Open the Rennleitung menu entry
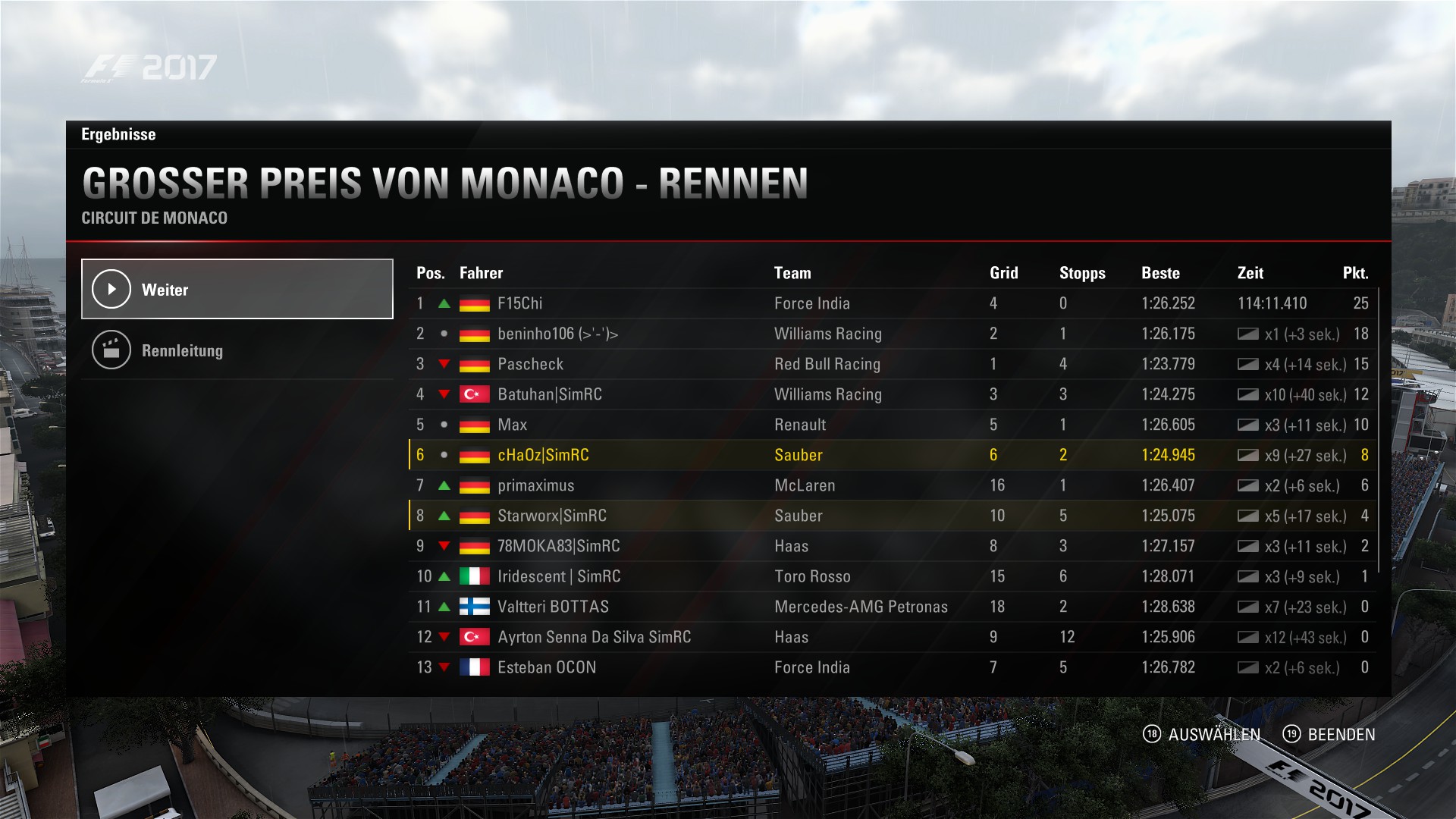The height and width of the screenshot is (819, 1456). pyautogui.click(x=237, y=350)
